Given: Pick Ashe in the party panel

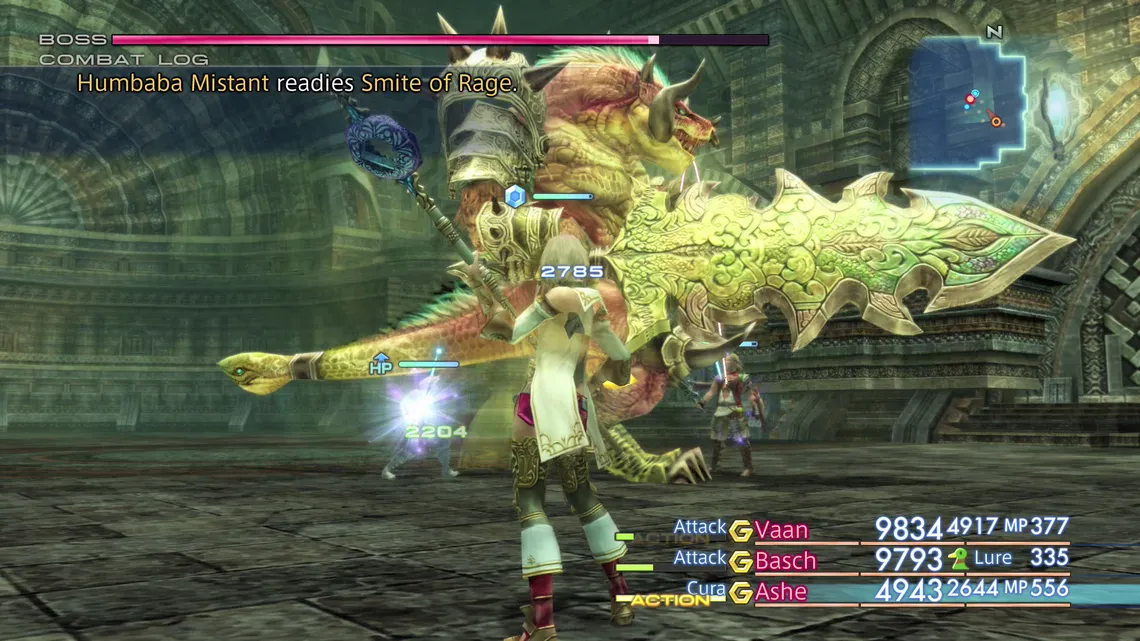Looking at the screenshot, I should pyautogui.click(x=781, y=592).
